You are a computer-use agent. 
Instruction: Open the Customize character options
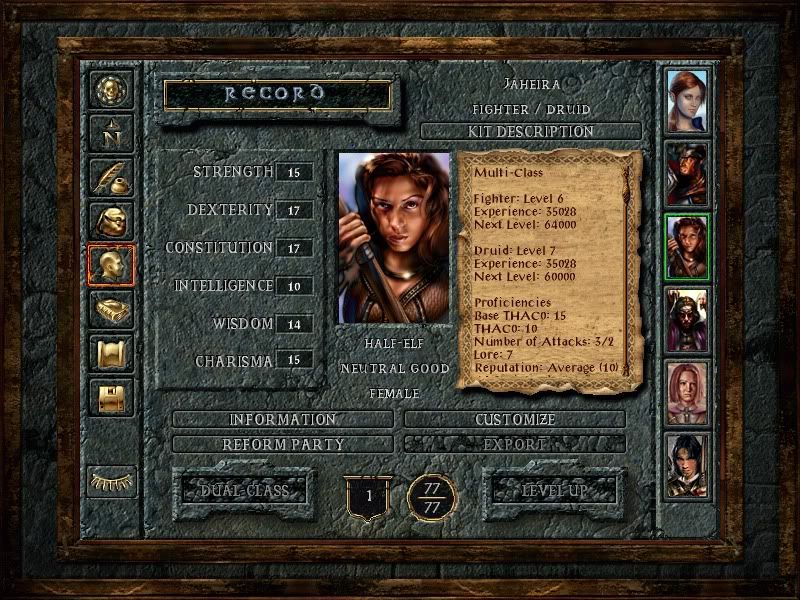tap(515, 420)
